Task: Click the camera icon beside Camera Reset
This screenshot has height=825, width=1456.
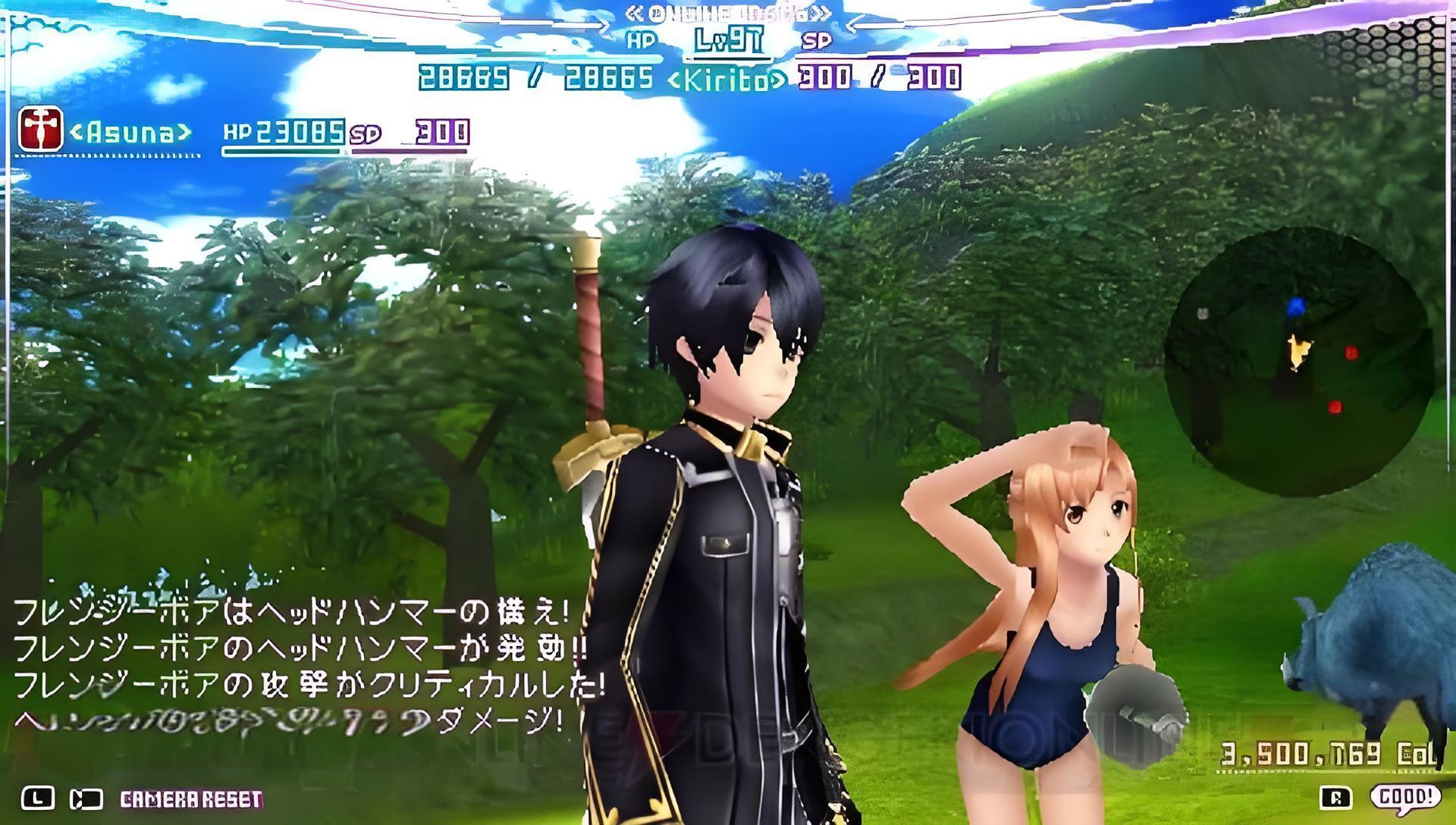Action: pyautogui.click(x=86, y=799)
